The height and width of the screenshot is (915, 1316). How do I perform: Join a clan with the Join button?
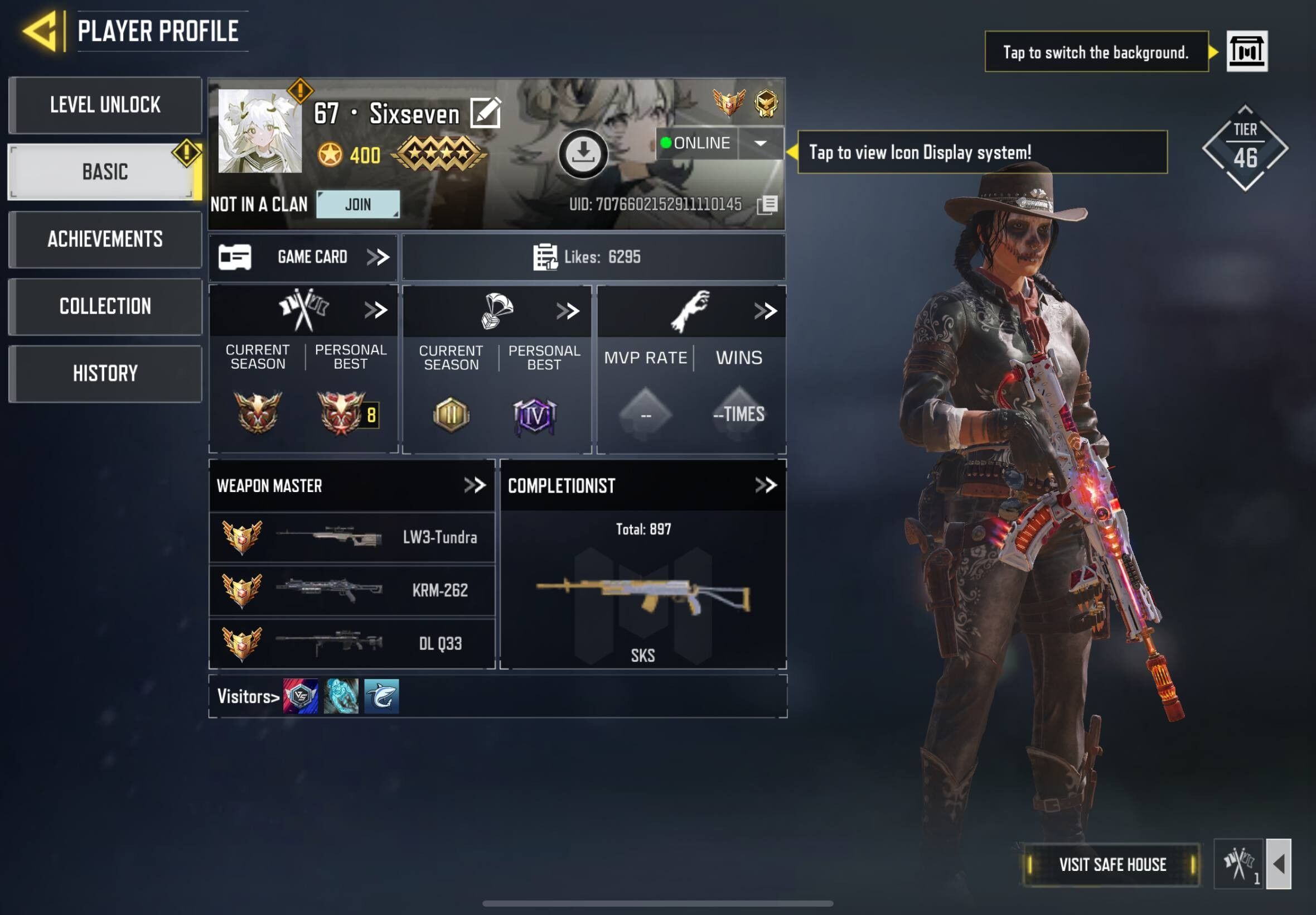coord(358,204)
